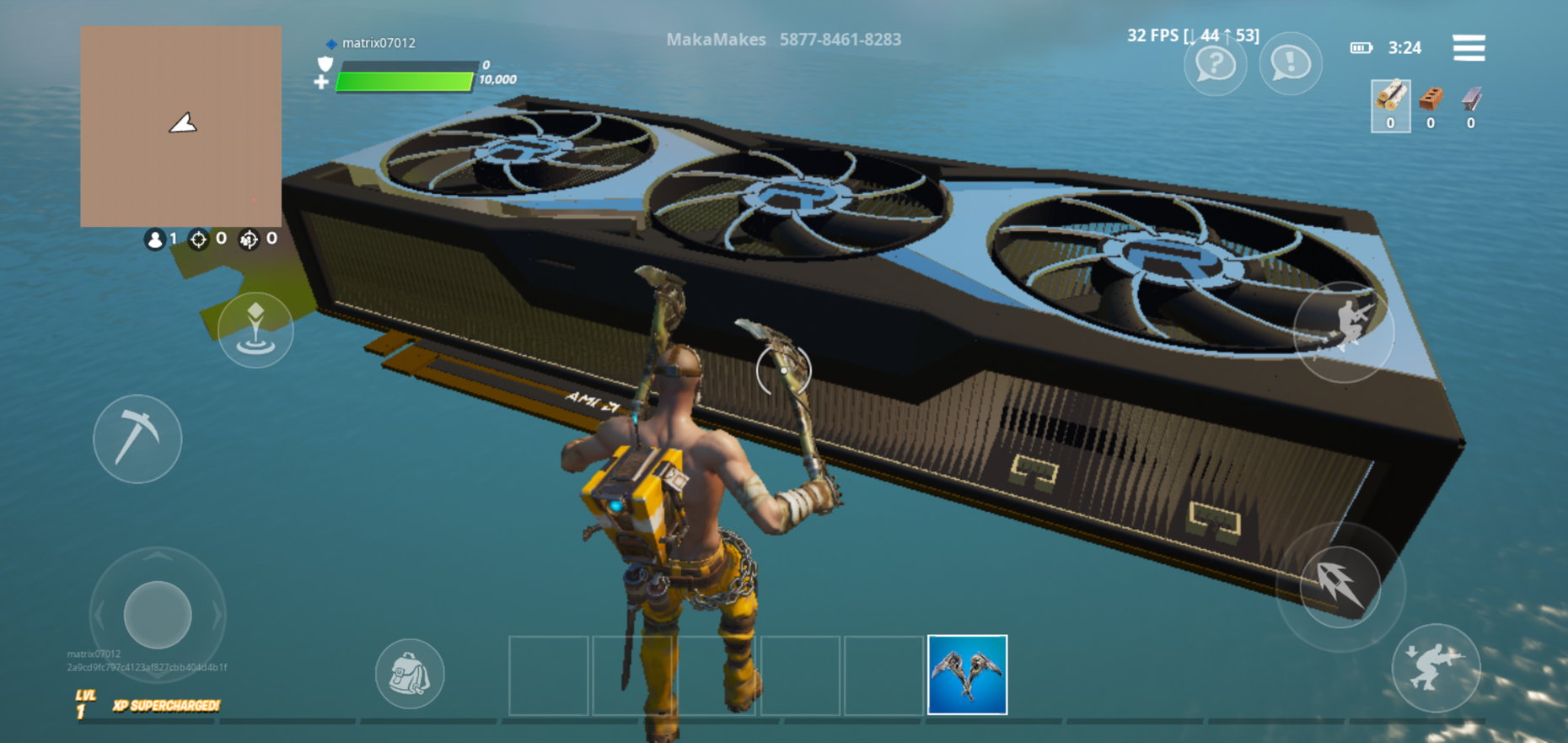This screenshot has width=1568, height=743.
Task: Open the backpack inventory
Action: [410, 674]
